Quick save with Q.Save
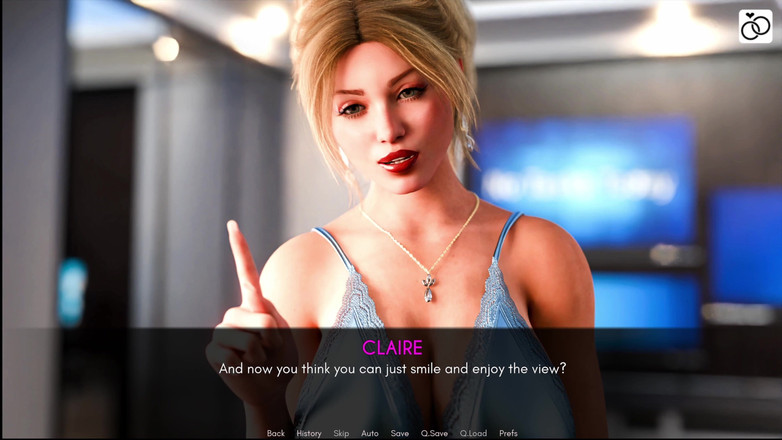Screen dimensions: 782x440 pyautogui.click(x=434, y=434)
